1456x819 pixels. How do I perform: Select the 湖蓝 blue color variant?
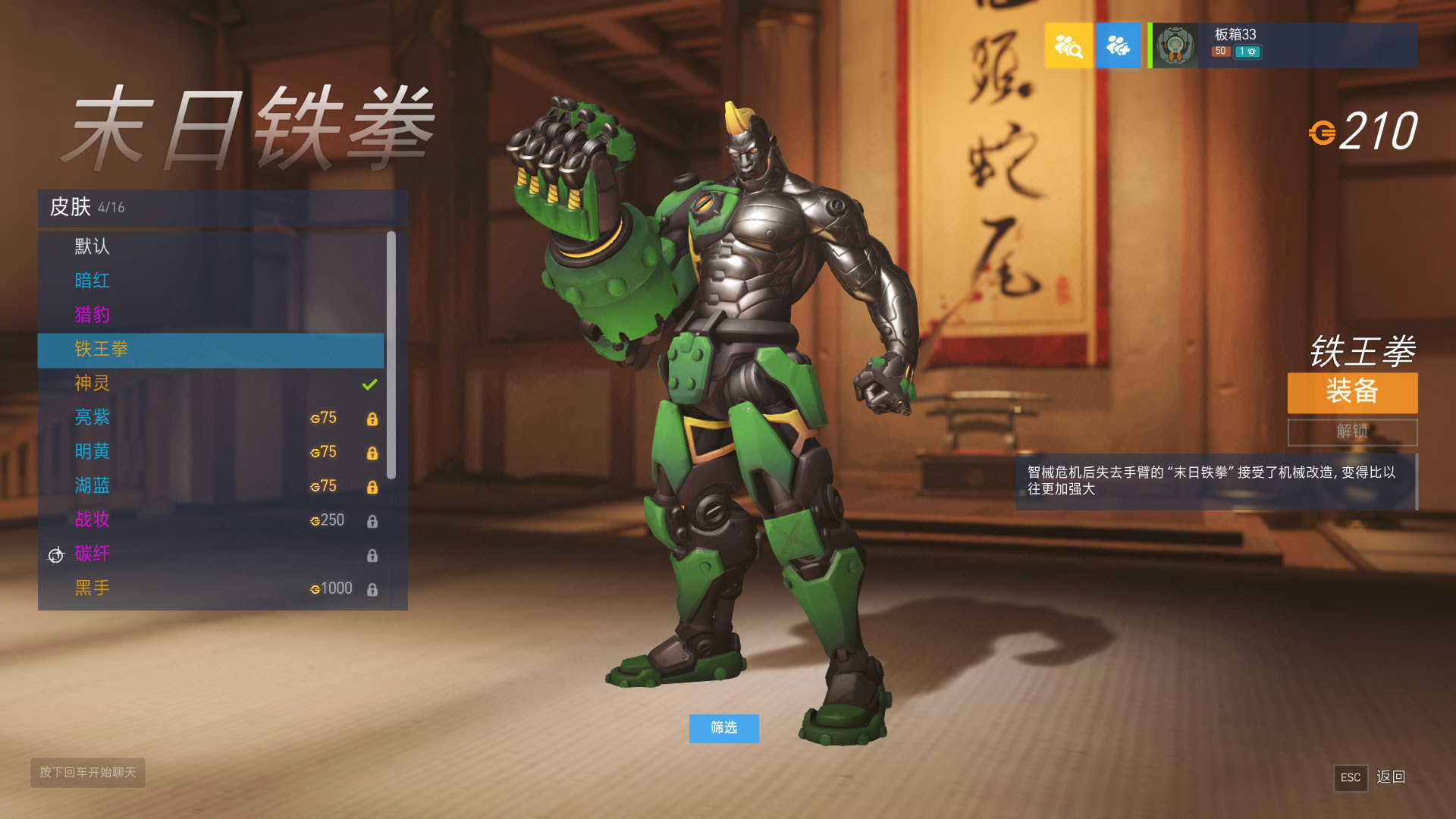(92, 486)
